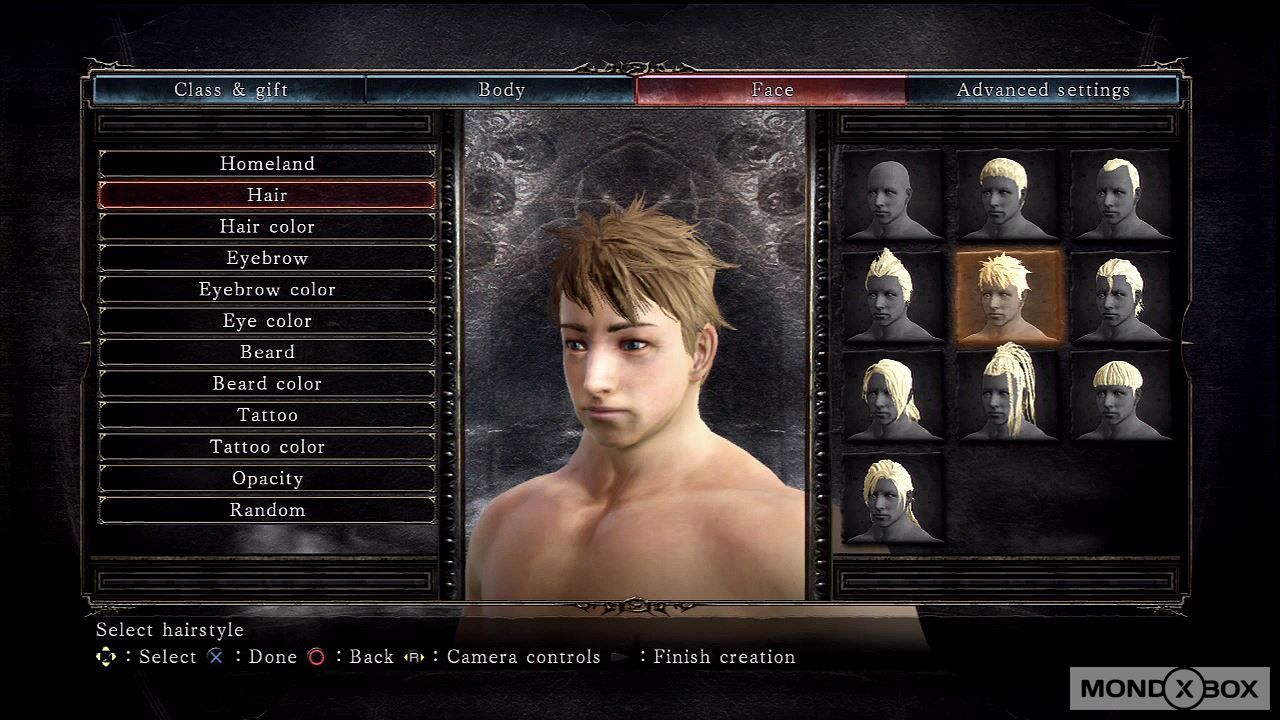The height and width of the screenshot is (720, 1280).
Task: Pick the bald hairstyle thumbnail
Action: tap(894, 195)
